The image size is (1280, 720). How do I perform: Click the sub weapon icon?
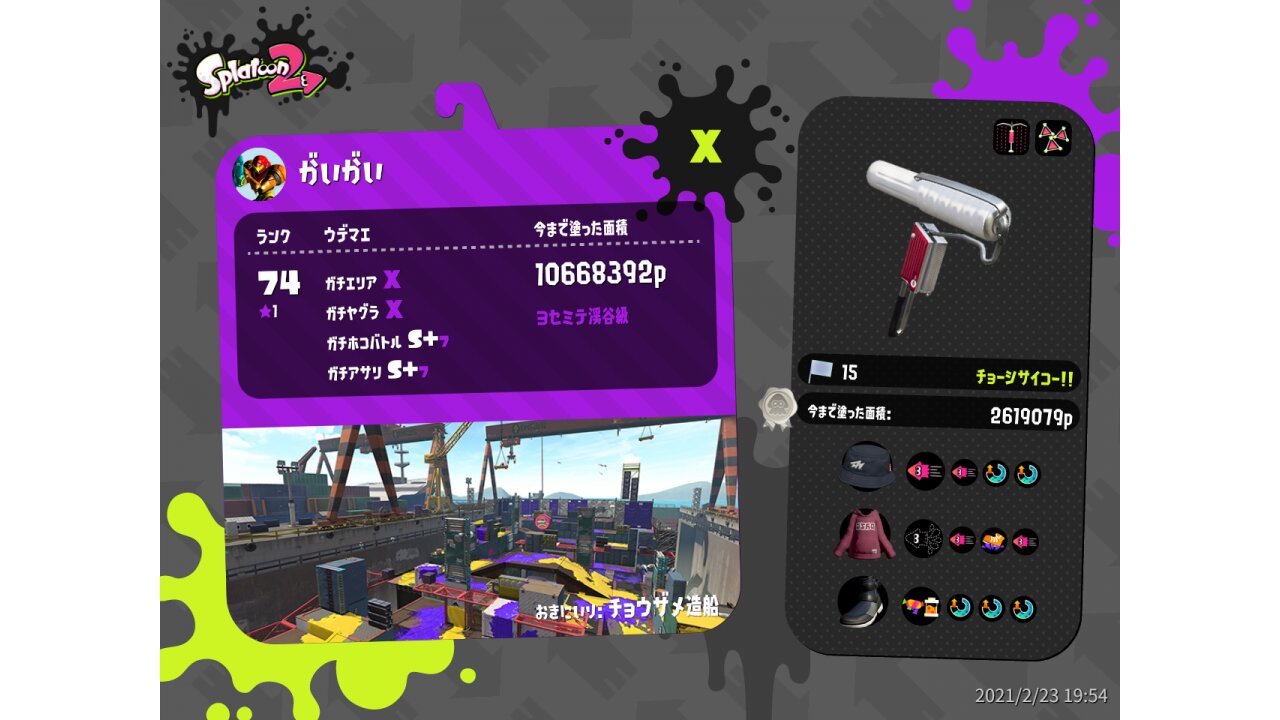1011,138
